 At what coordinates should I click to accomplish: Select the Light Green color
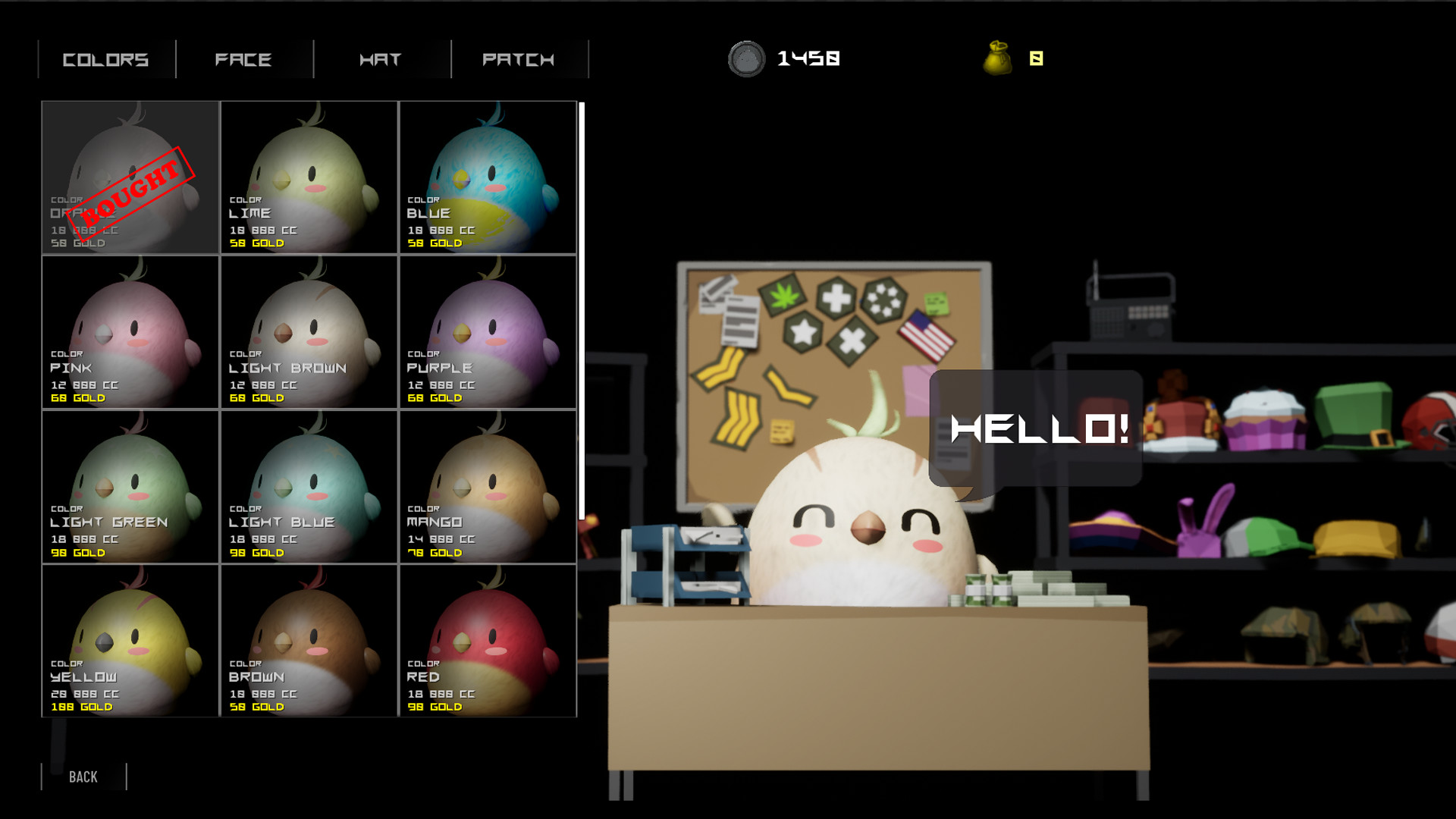[129, 487]
